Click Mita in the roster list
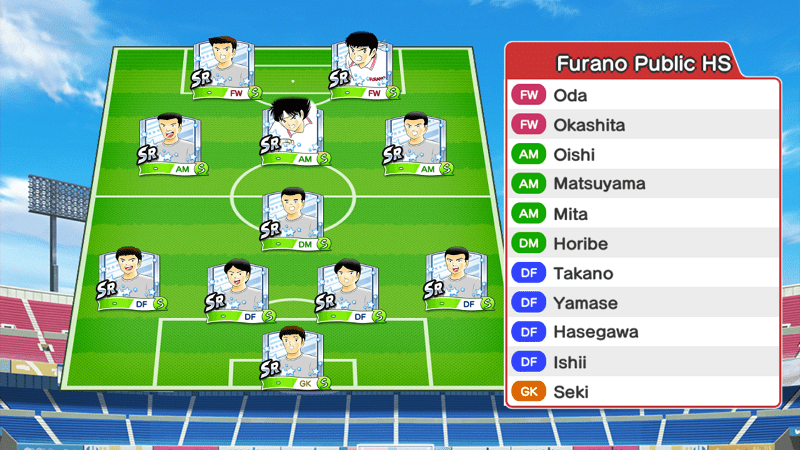The width and height of the screenshot is (800, 450). (642, 214)
